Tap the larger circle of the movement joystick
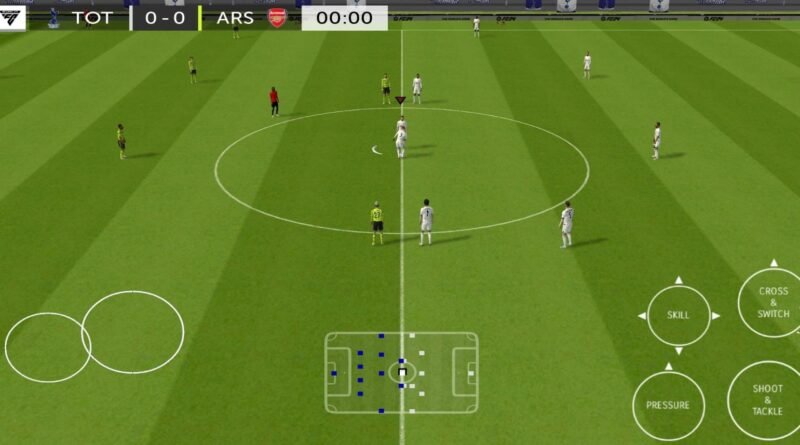This screenshot has height=445, width=800. 133,332
